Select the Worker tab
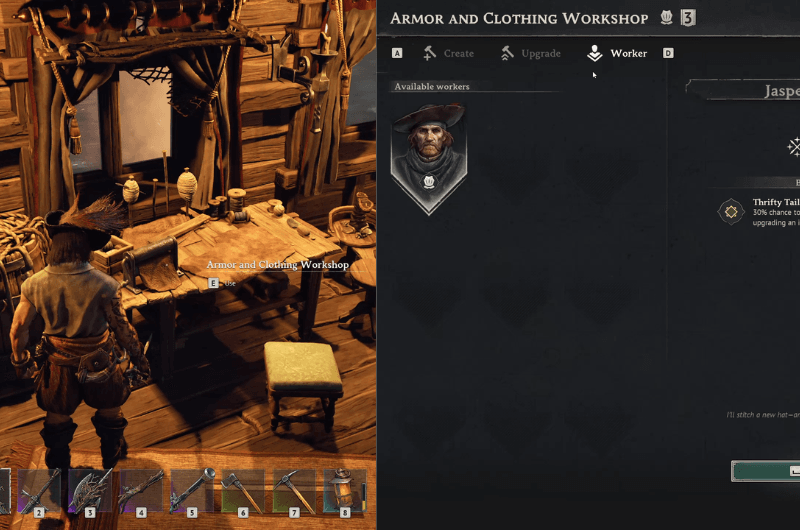Screen dimensions: 800x530 click(618, 53)
